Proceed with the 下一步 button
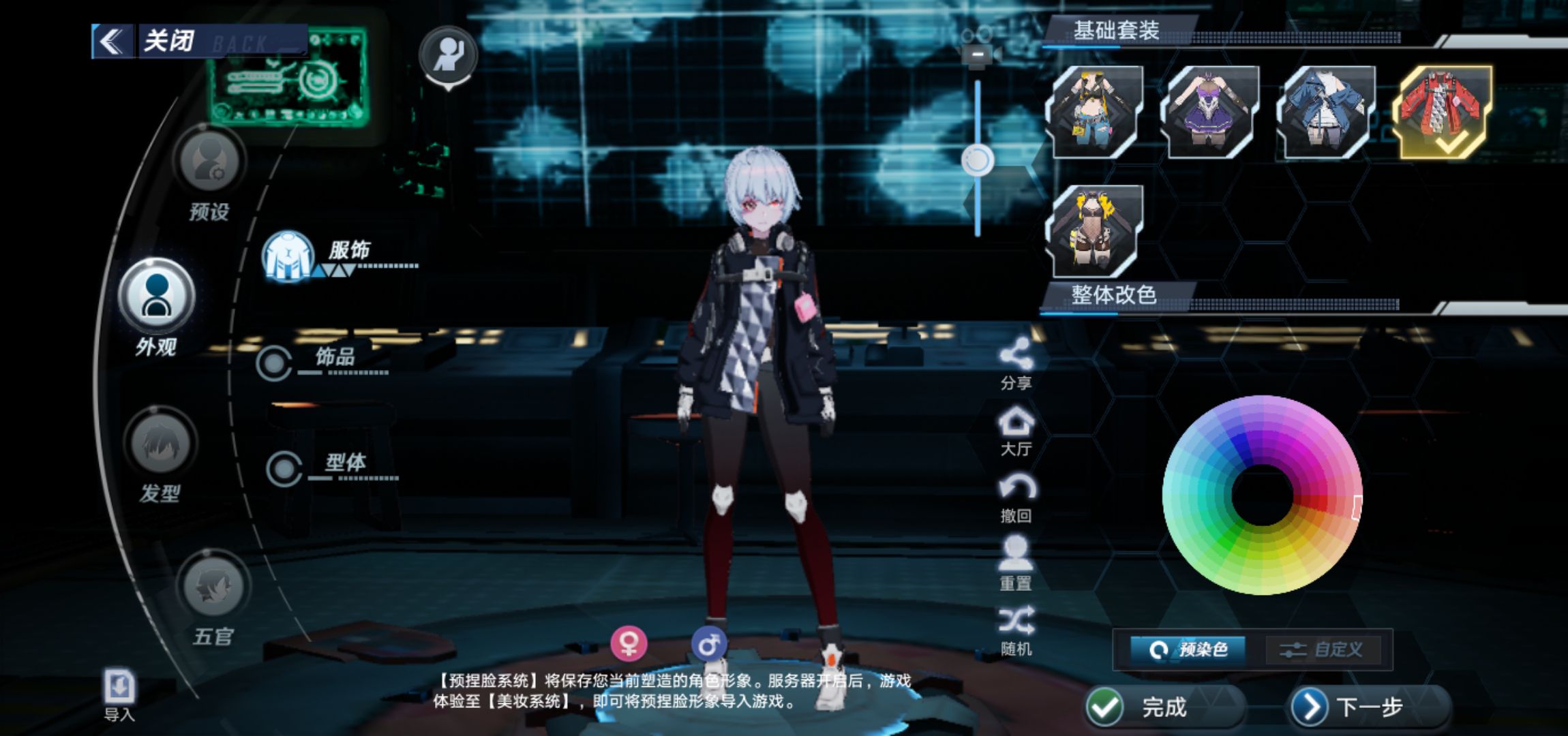This screenshot has height=736, width=1568. (x=1369, y=707)
